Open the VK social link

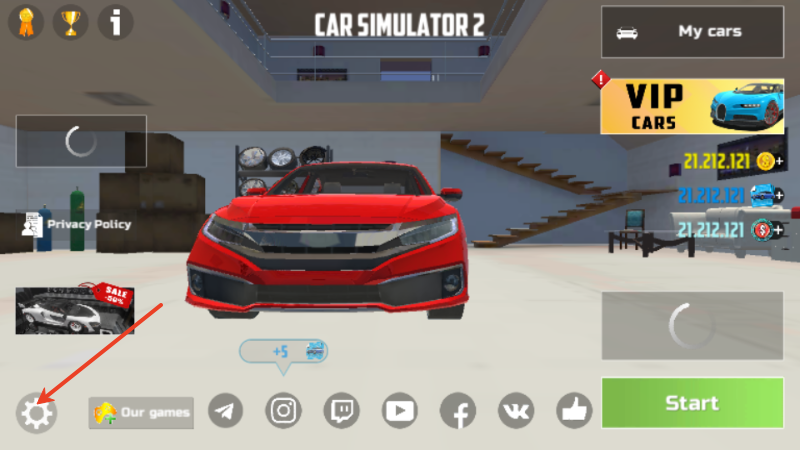tap(516, 410)
